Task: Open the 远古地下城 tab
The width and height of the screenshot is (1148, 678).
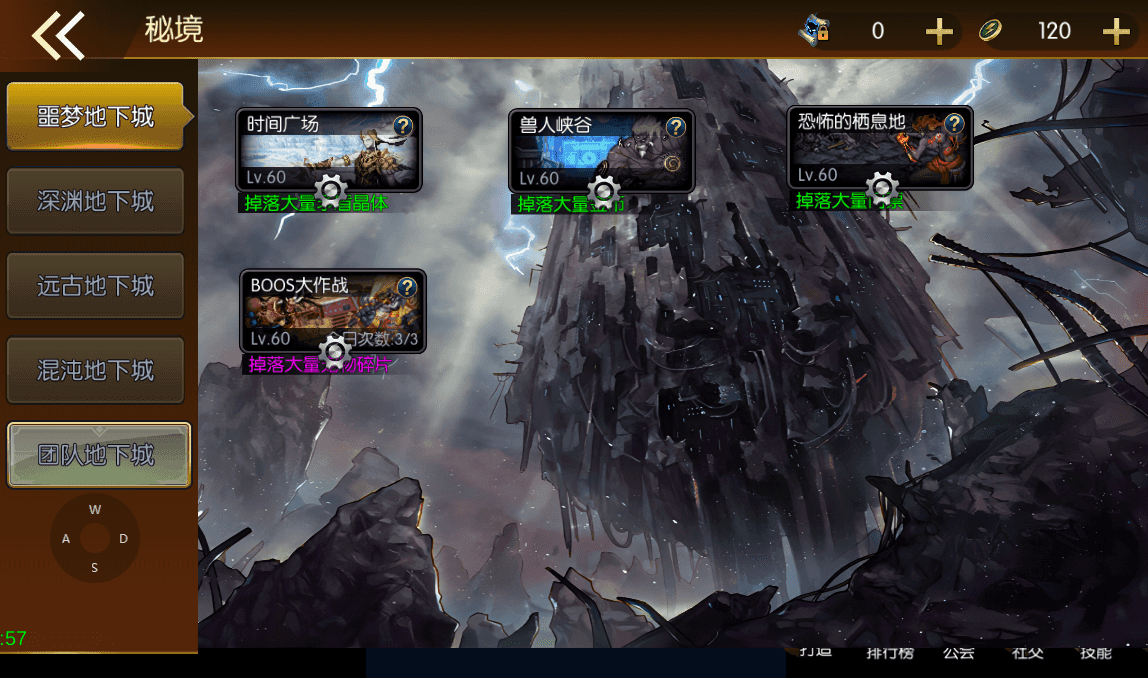Action: 96,286
